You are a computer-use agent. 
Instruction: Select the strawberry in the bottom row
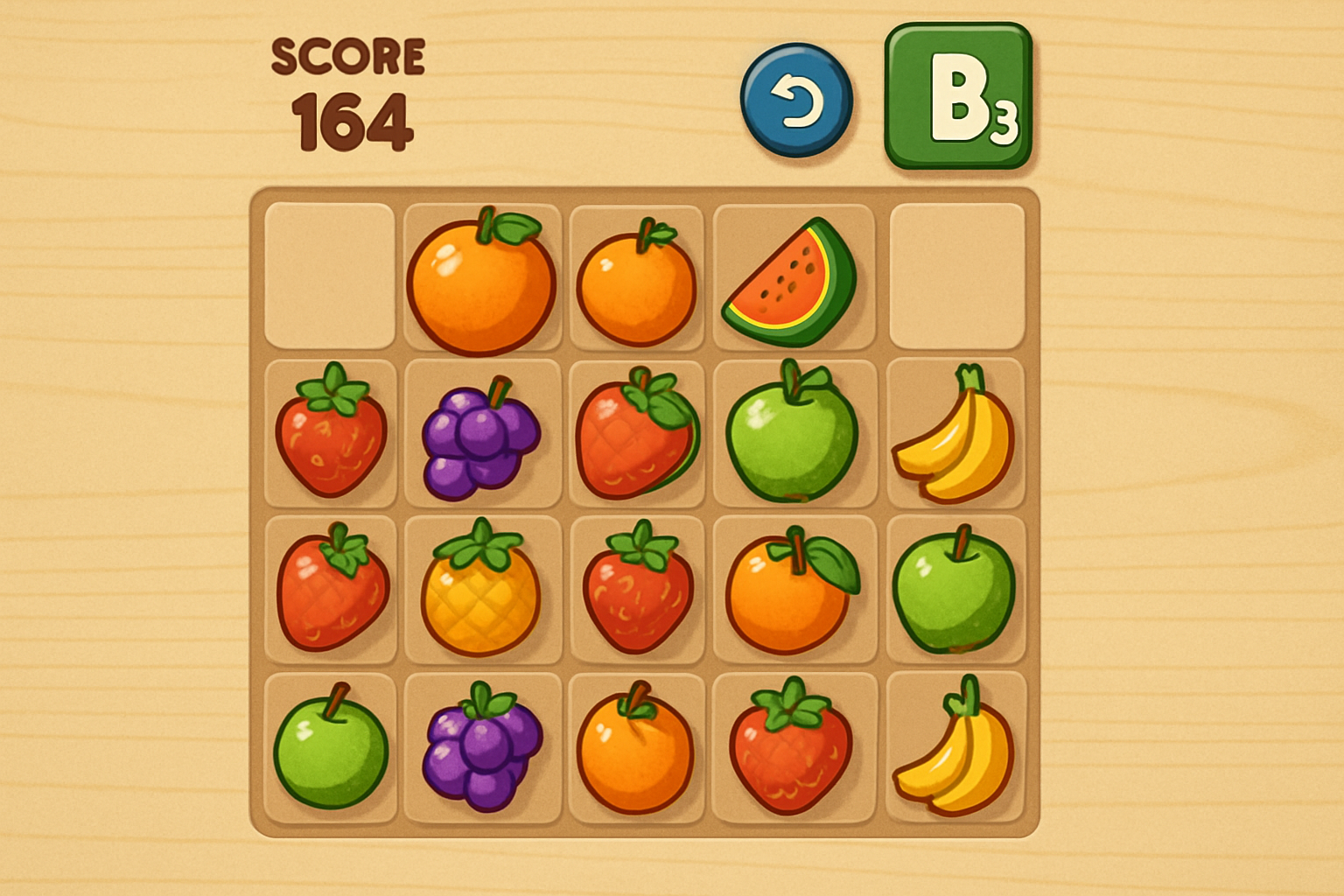point(790,752)
